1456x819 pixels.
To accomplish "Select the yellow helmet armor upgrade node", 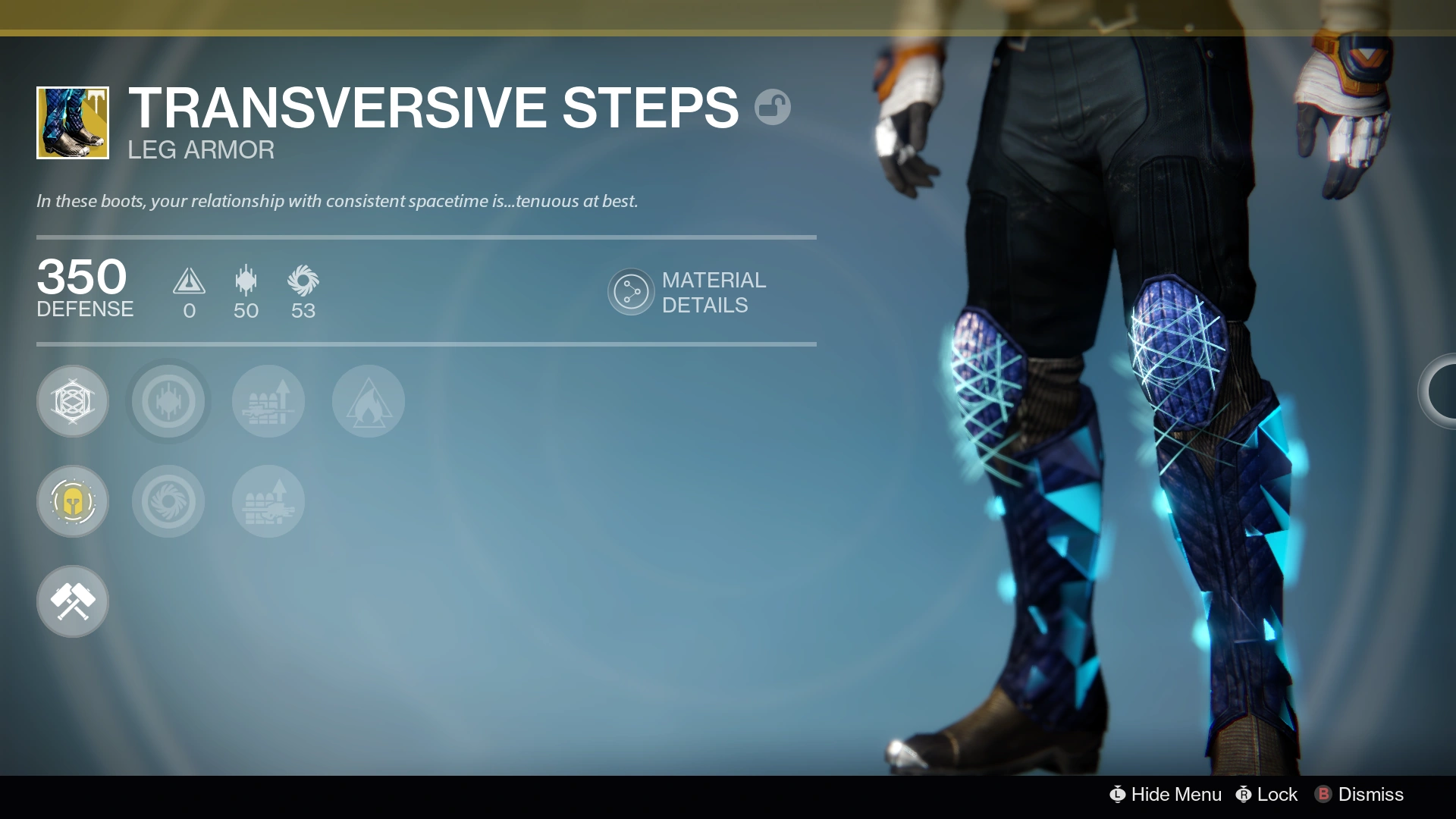I will [x=73, y=501].
